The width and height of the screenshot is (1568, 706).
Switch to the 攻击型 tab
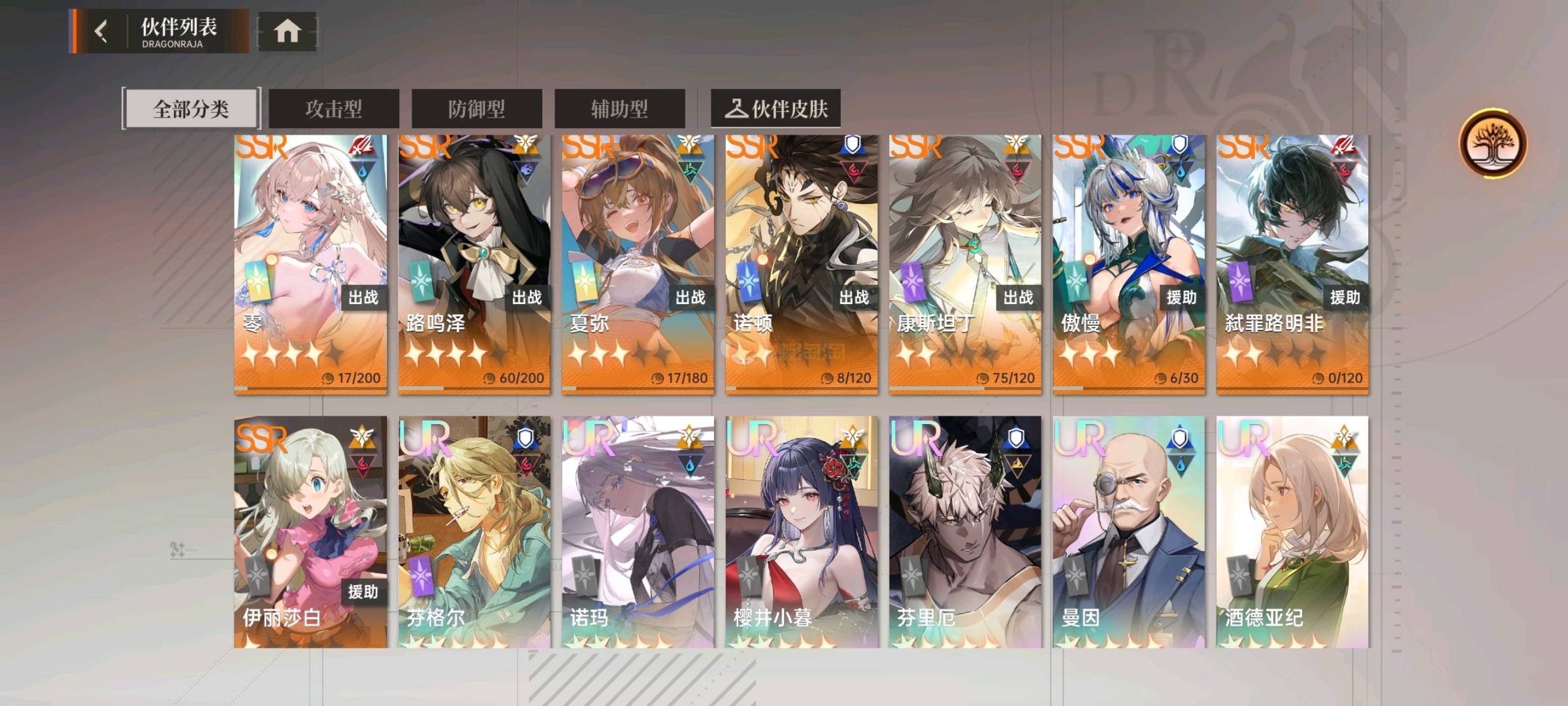tap(334, 109)
